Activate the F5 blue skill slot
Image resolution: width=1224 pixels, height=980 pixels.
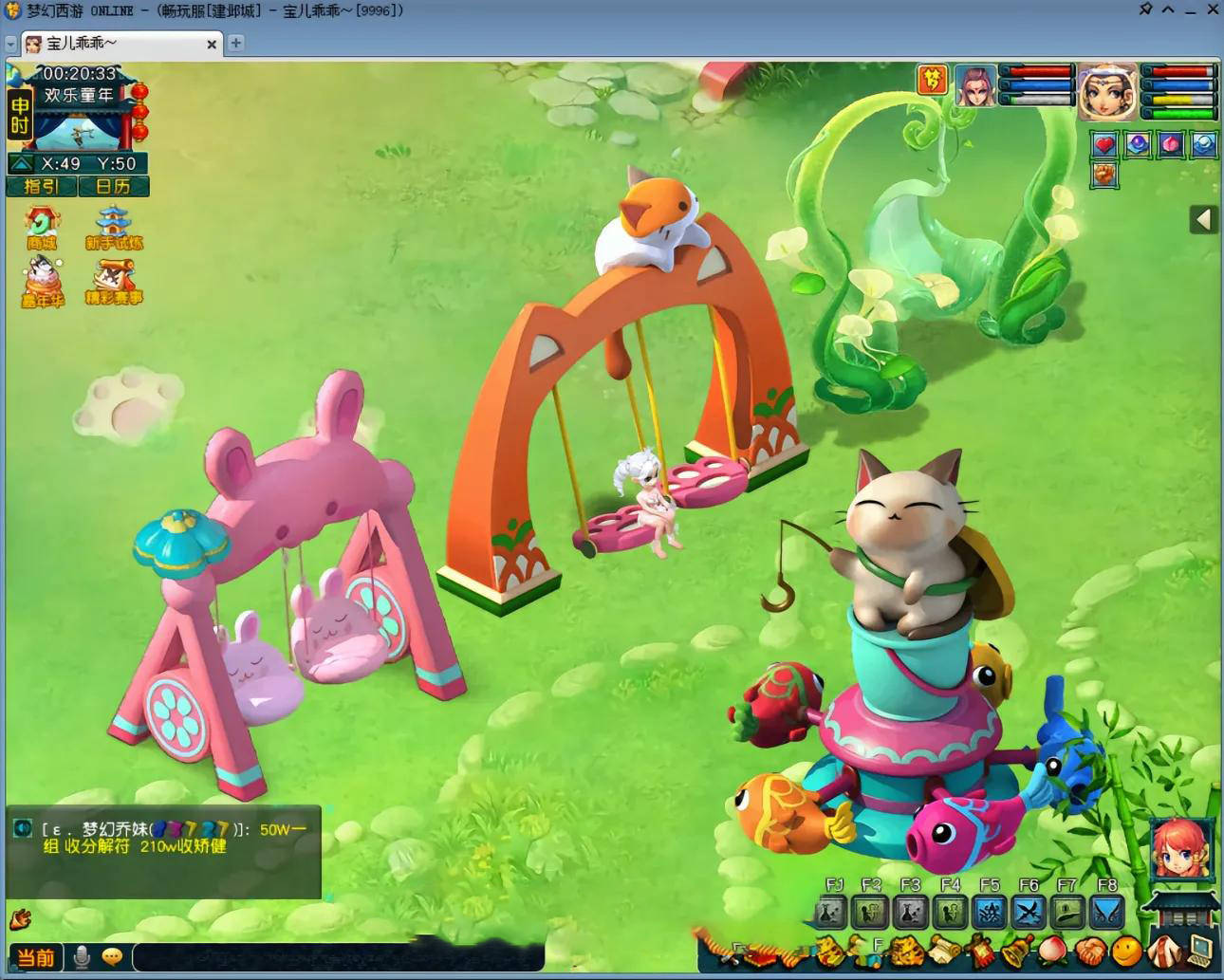[x=990, y=913]
